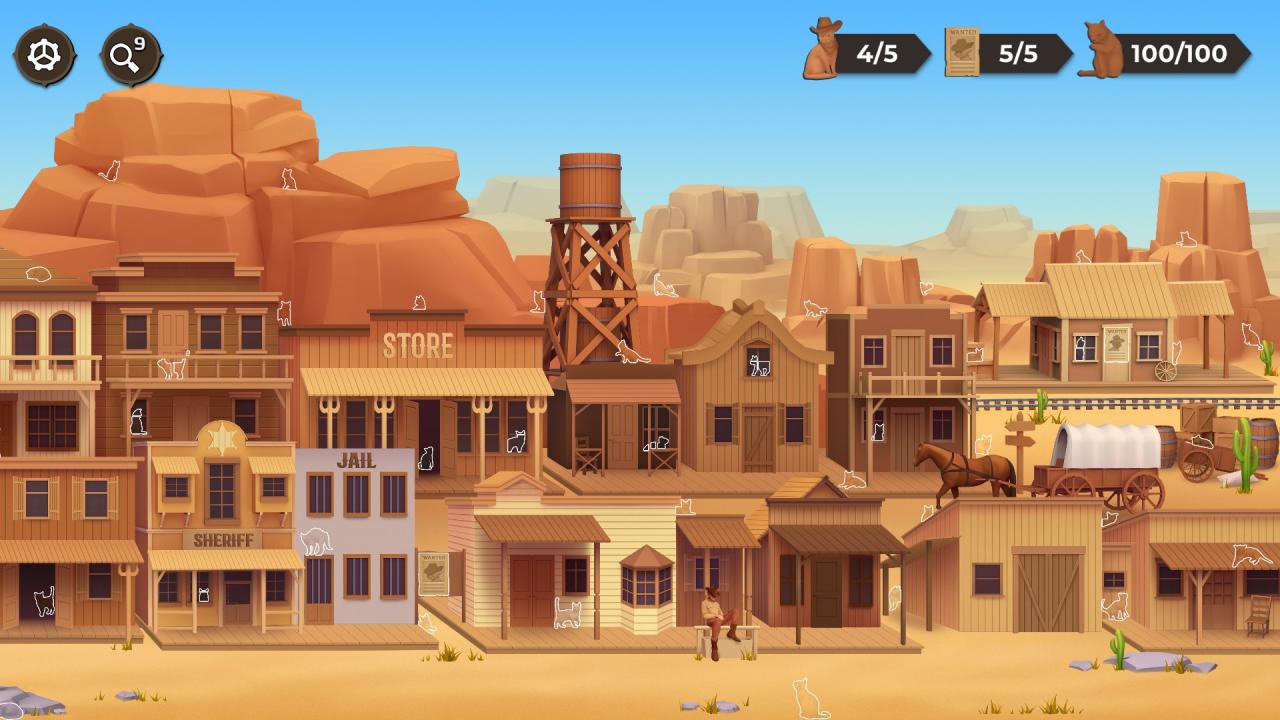
Task: Open the settings gear menu
Action: tap(44, 55)
